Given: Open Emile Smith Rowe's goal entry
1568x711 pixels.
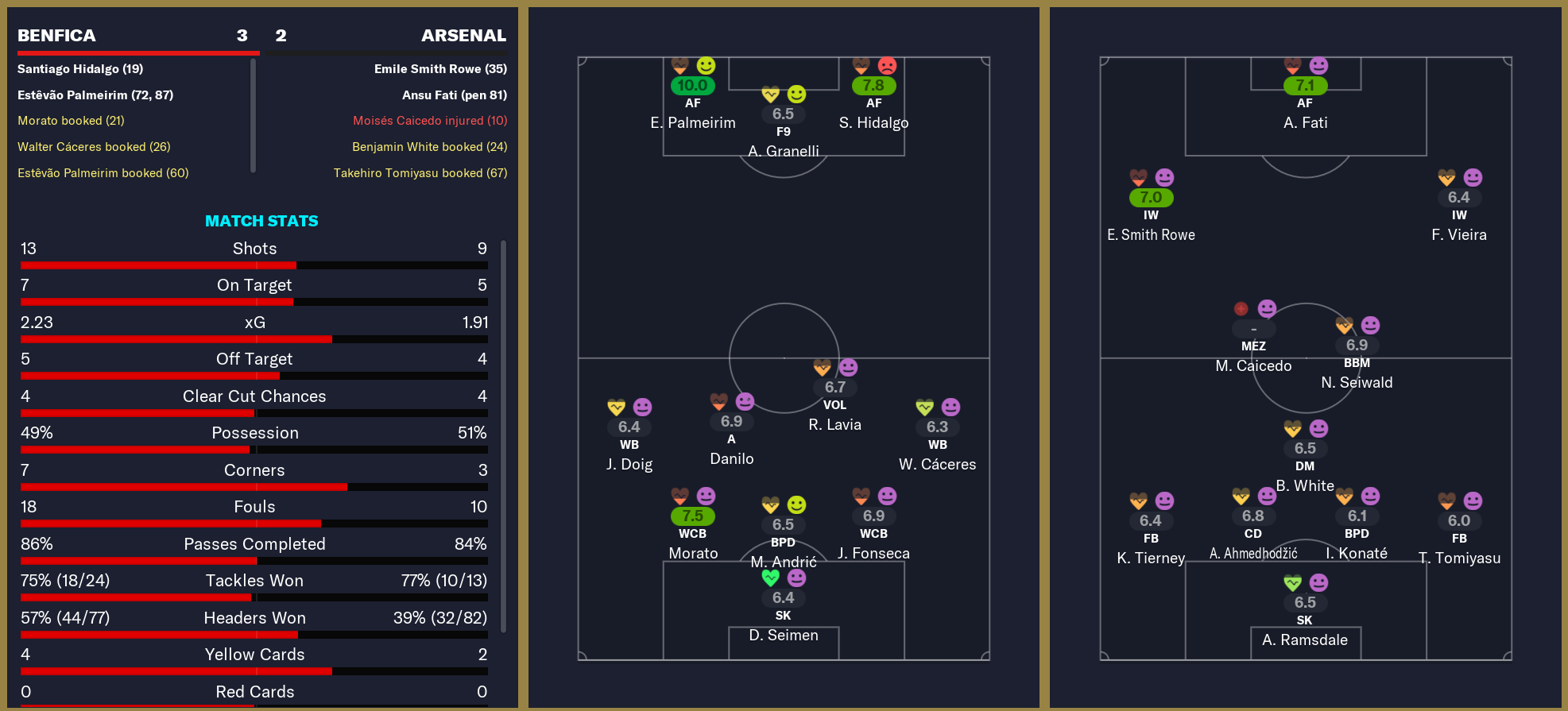Looking at the screenshot, I should point(440,69).
